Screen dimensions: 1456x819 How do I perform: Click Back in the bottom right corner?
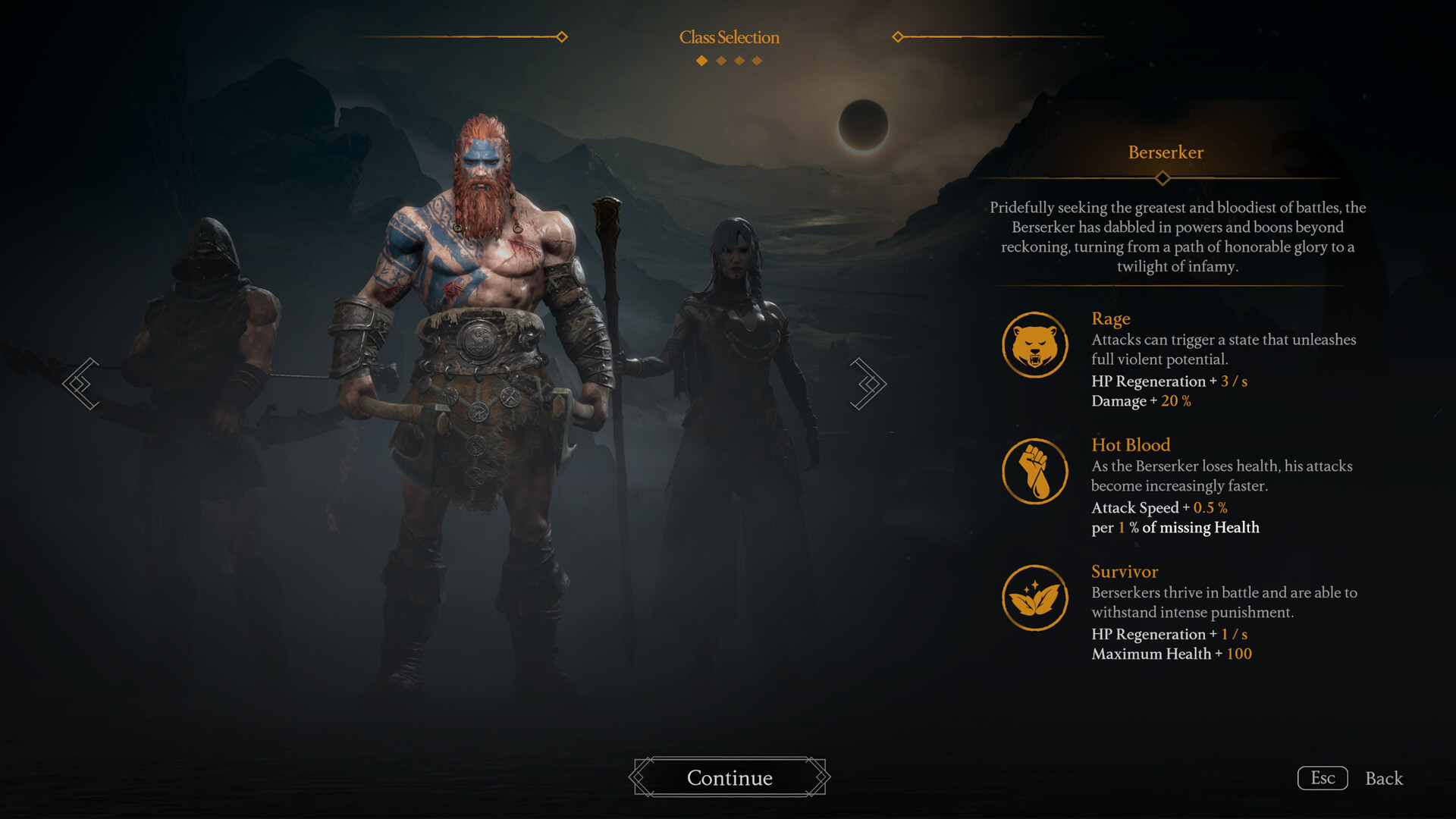1384,778
